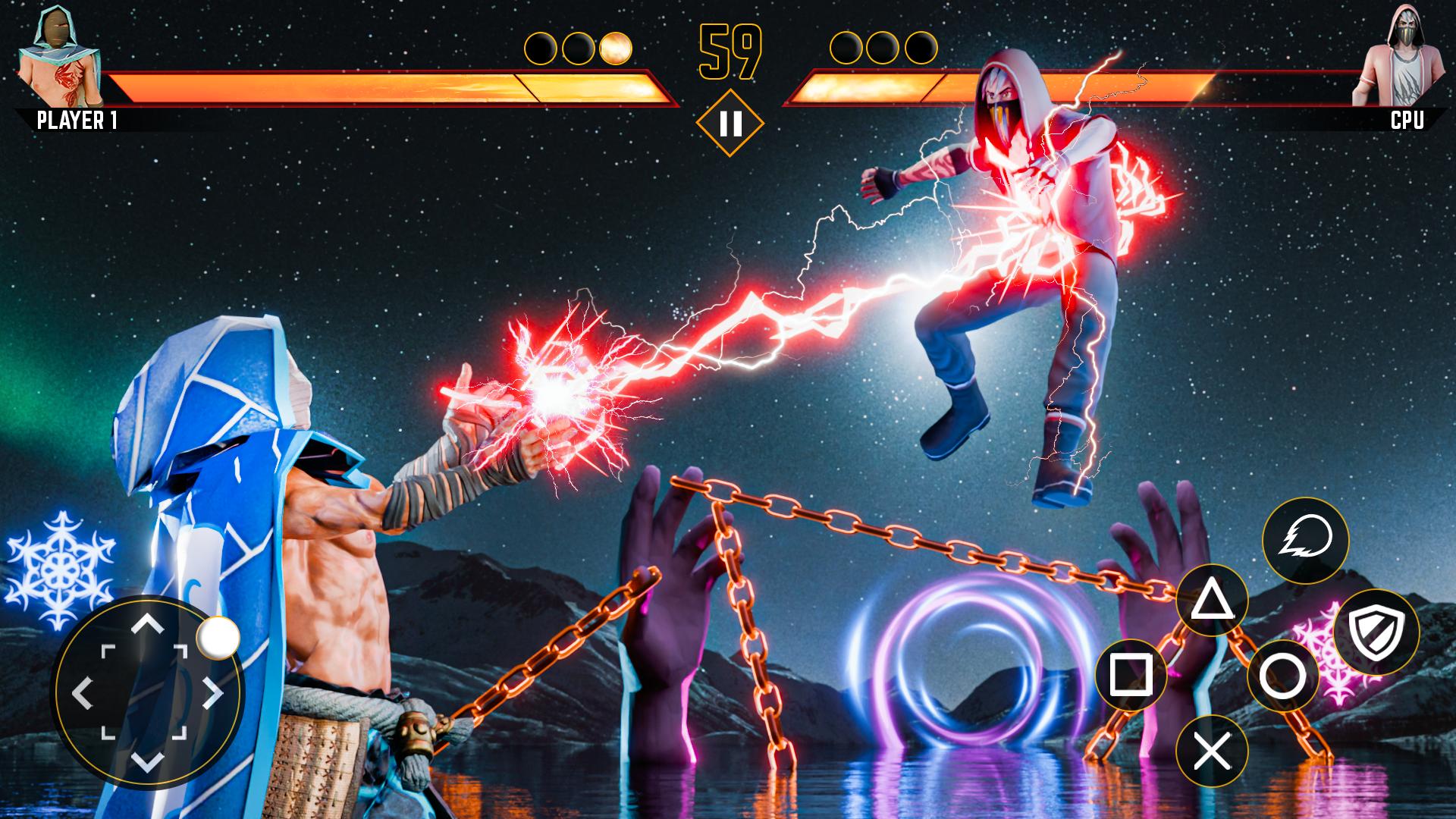Screen dimensions: 1456x819
Task: Tap the square attack button
Action: 1131,674
